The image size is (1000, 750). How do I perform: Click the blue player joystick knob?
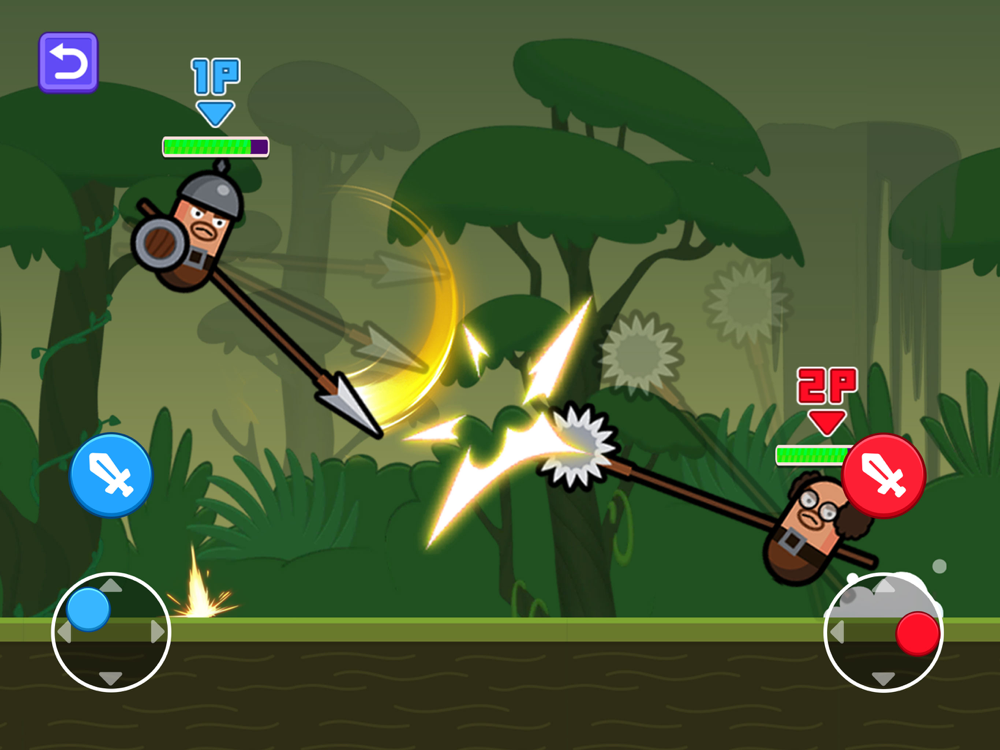pos(88,609)
